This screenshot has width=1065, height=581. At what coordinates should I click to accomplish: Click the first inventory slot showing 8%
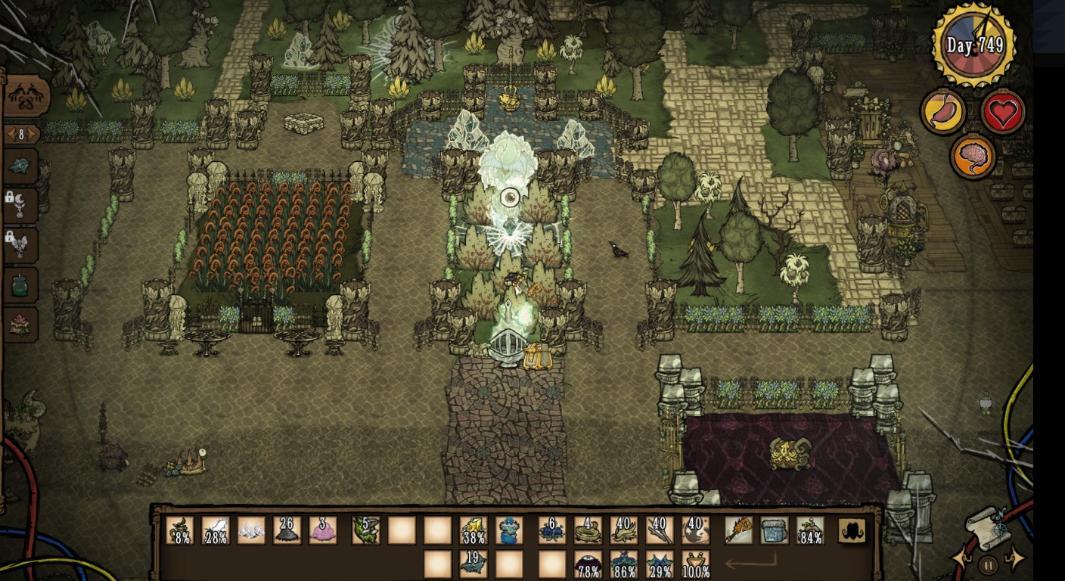180,530
